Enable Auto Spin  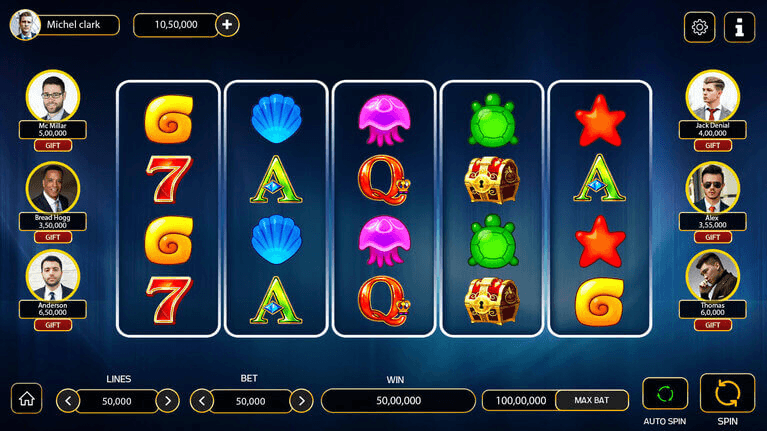pyautogui.click(x=665, y=394)
